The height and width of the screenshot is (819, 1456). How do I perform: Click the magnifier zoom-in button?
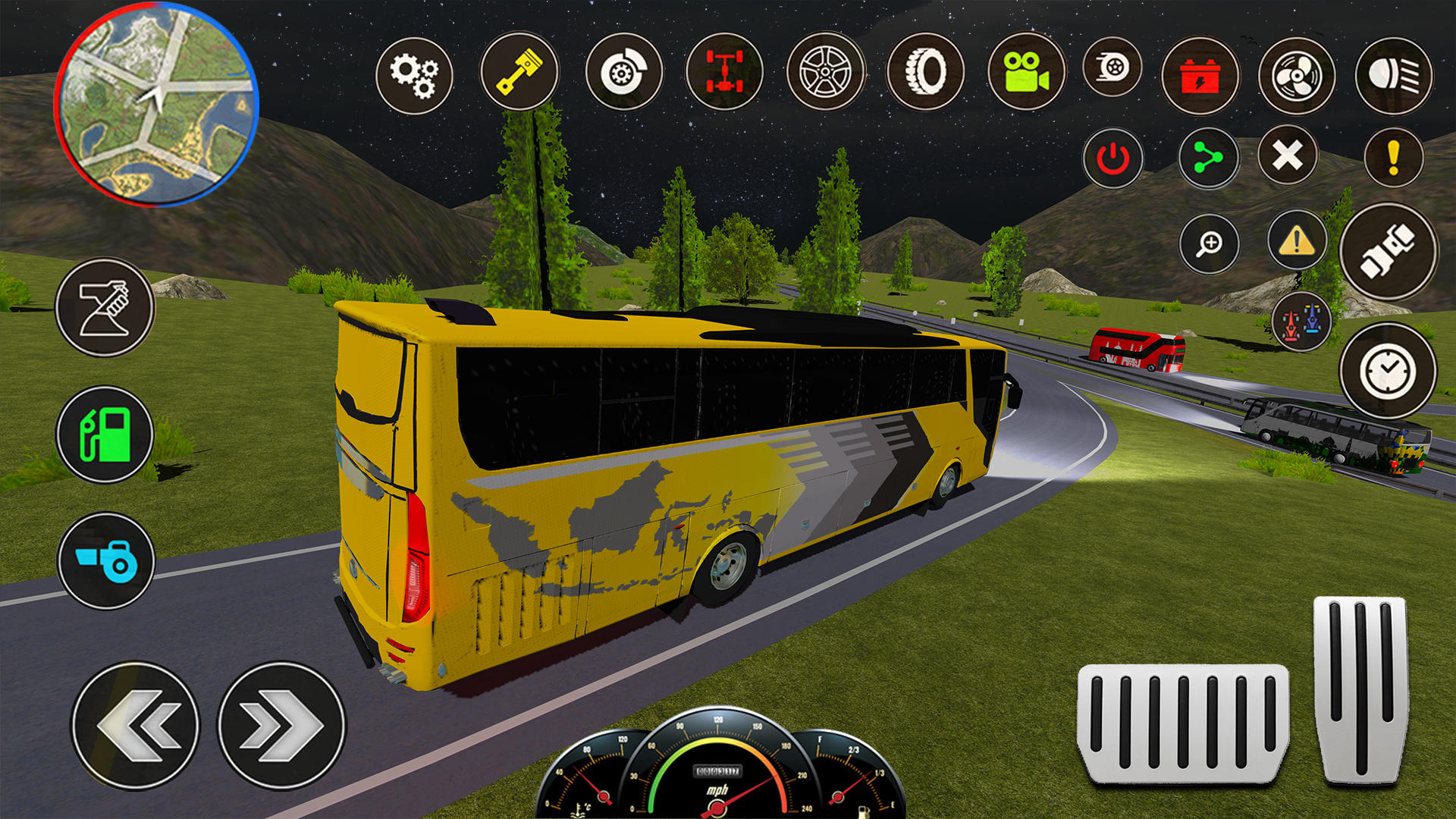click(1209, 244)
